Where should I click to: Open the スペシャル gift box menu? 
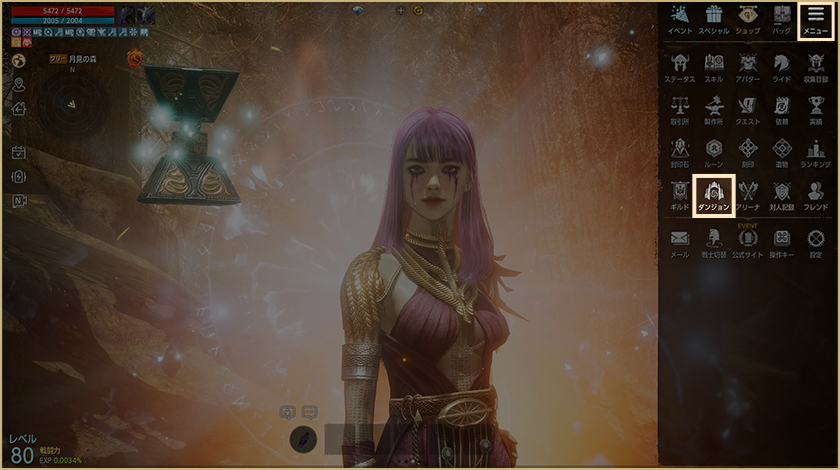[x=713, y=18]
